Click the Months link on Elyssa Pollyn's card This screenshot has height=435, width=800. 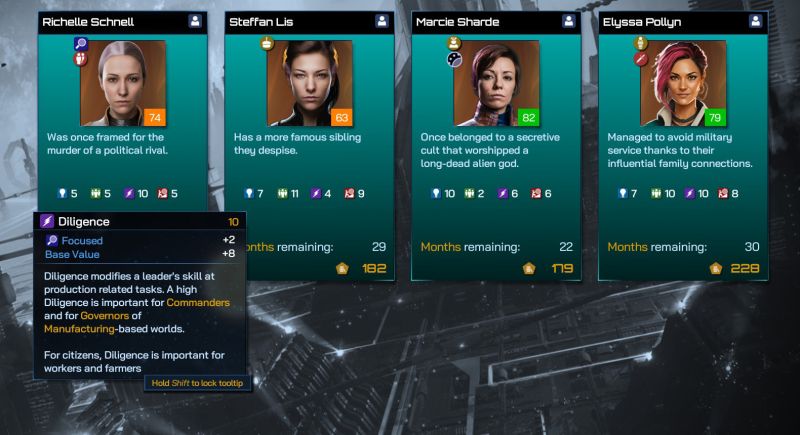[627, 246]
